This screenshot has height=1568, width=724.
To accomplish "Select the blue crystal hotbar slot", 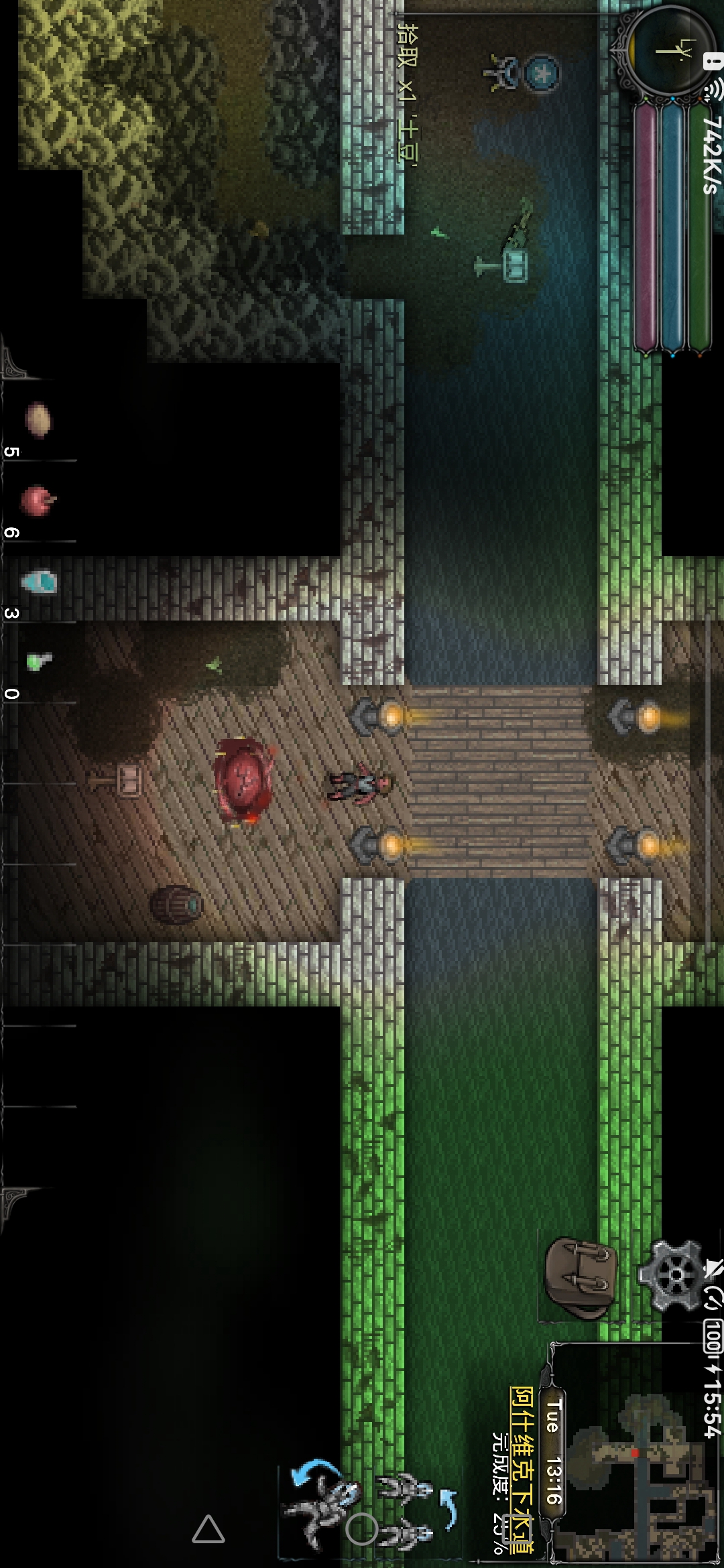I will pos(39,582).
